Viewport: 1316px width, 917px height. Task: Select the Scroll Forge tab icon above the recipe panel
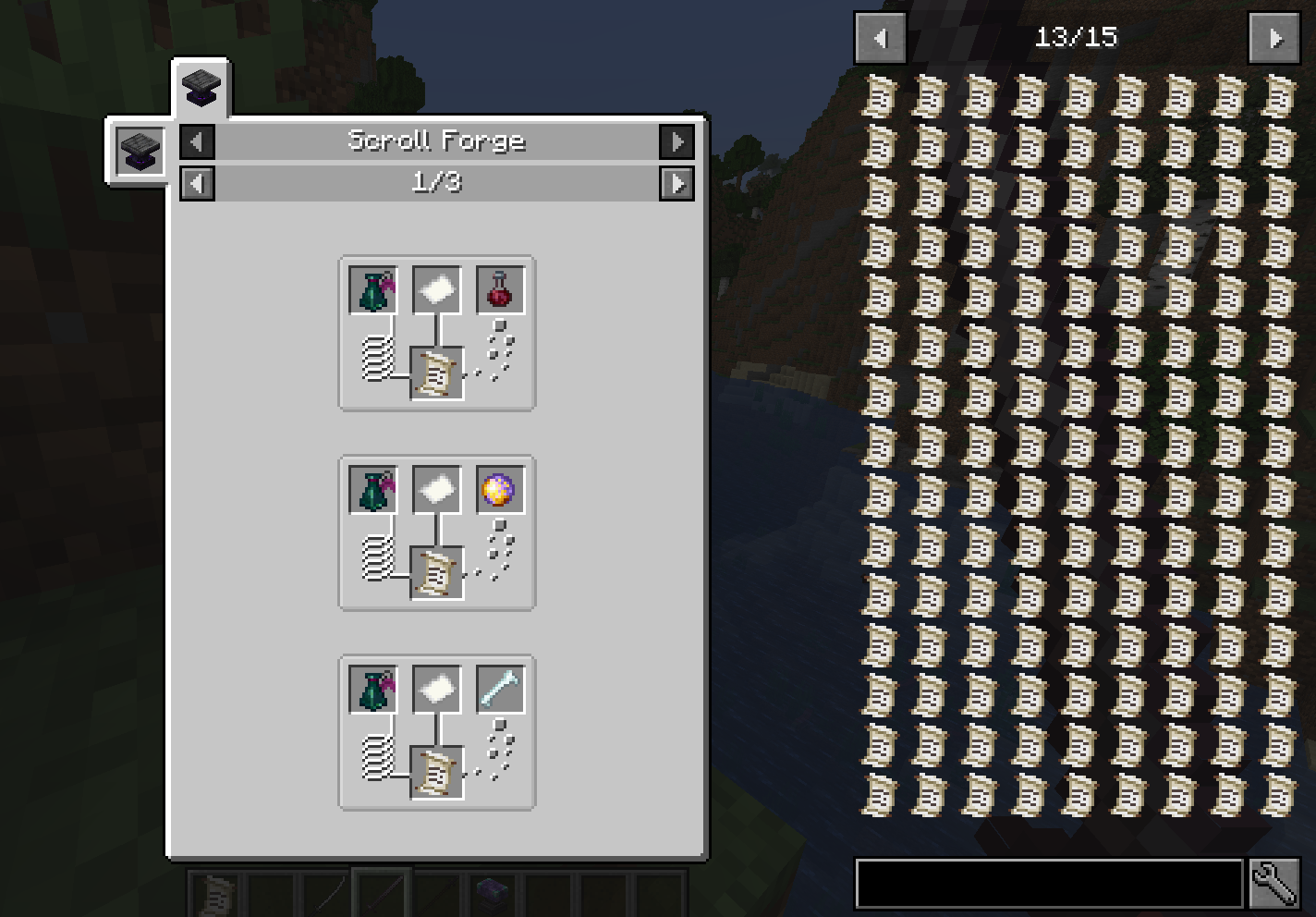coord(200,88)
